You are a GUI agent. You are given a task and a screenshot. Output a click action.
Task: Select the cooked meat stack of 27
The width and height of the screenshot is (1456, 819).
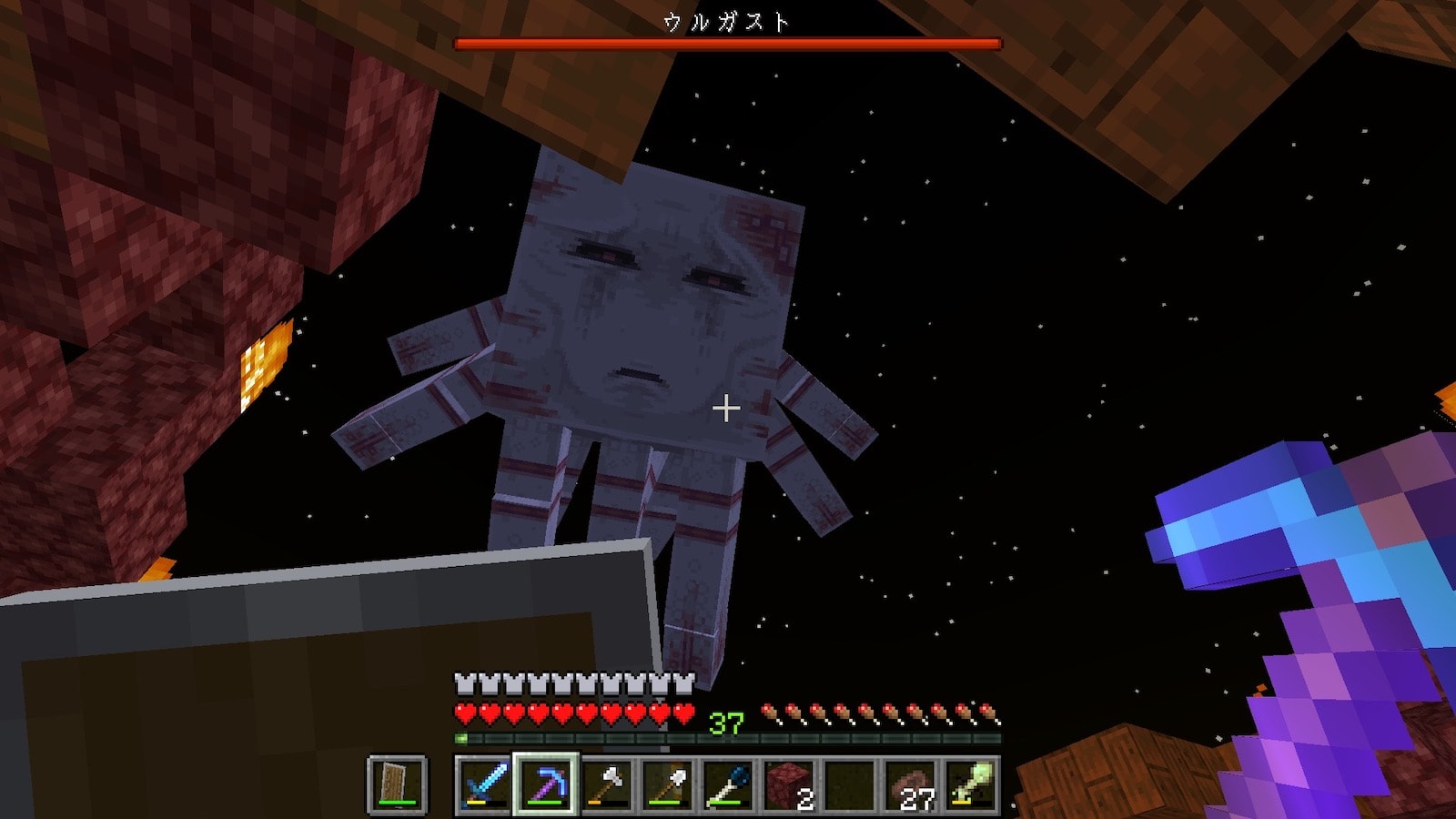click(911, 784)
